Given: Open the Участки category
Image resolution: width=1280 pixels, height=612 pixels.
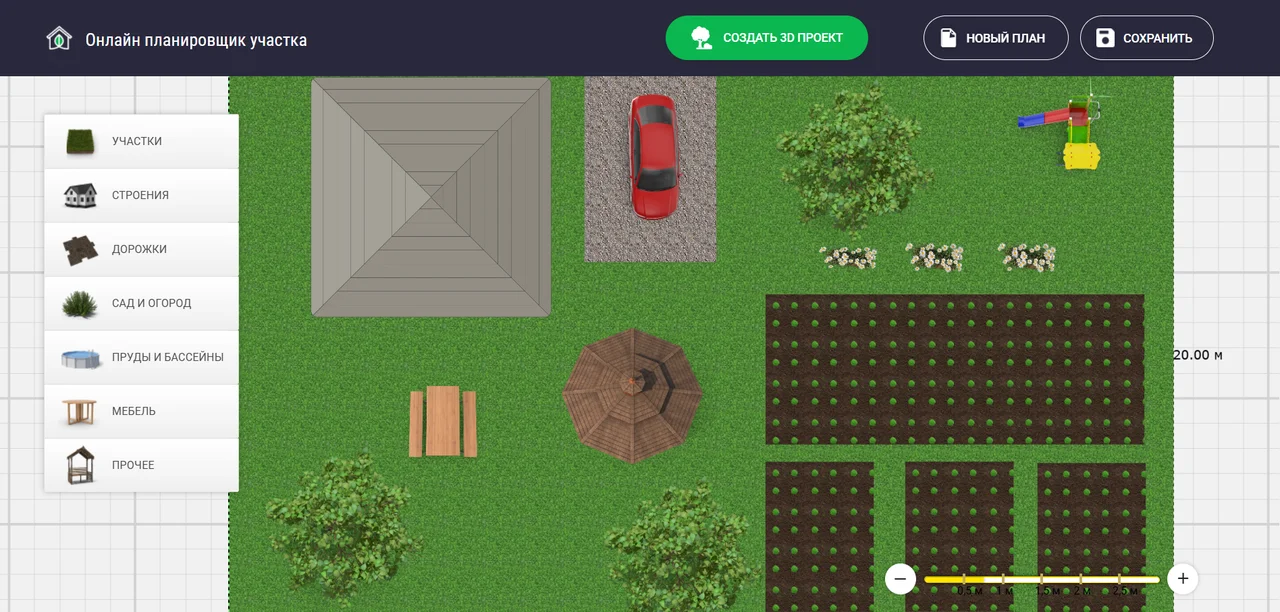Looking at the screenshot, I should pyautogui.click(x=141, y=141).
